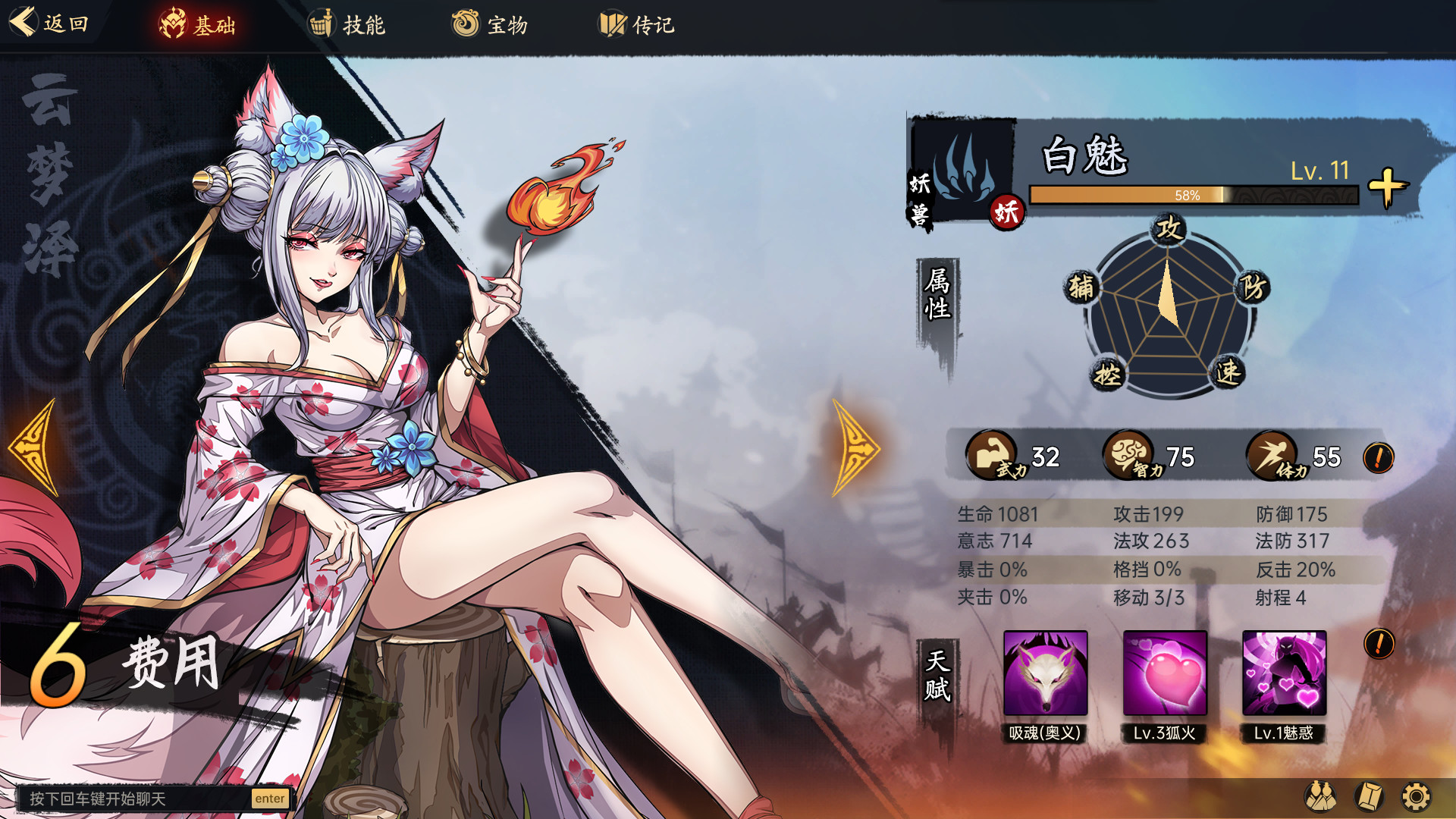
Task: Open the gear settings icon
Action: tap(1416, 797)
